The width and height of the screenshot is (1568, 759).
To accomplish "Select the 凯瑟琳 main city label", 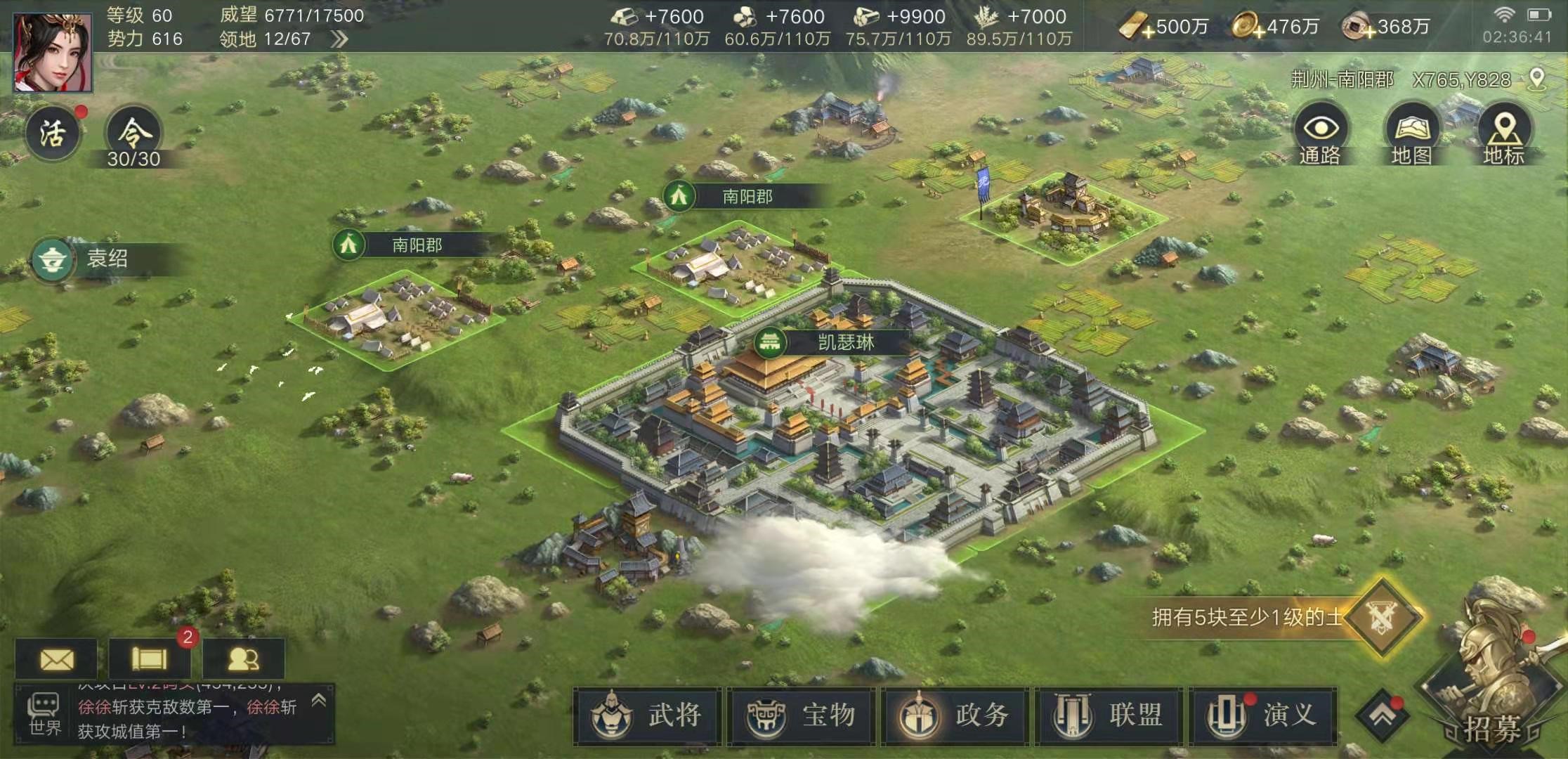I will point(845,343).
